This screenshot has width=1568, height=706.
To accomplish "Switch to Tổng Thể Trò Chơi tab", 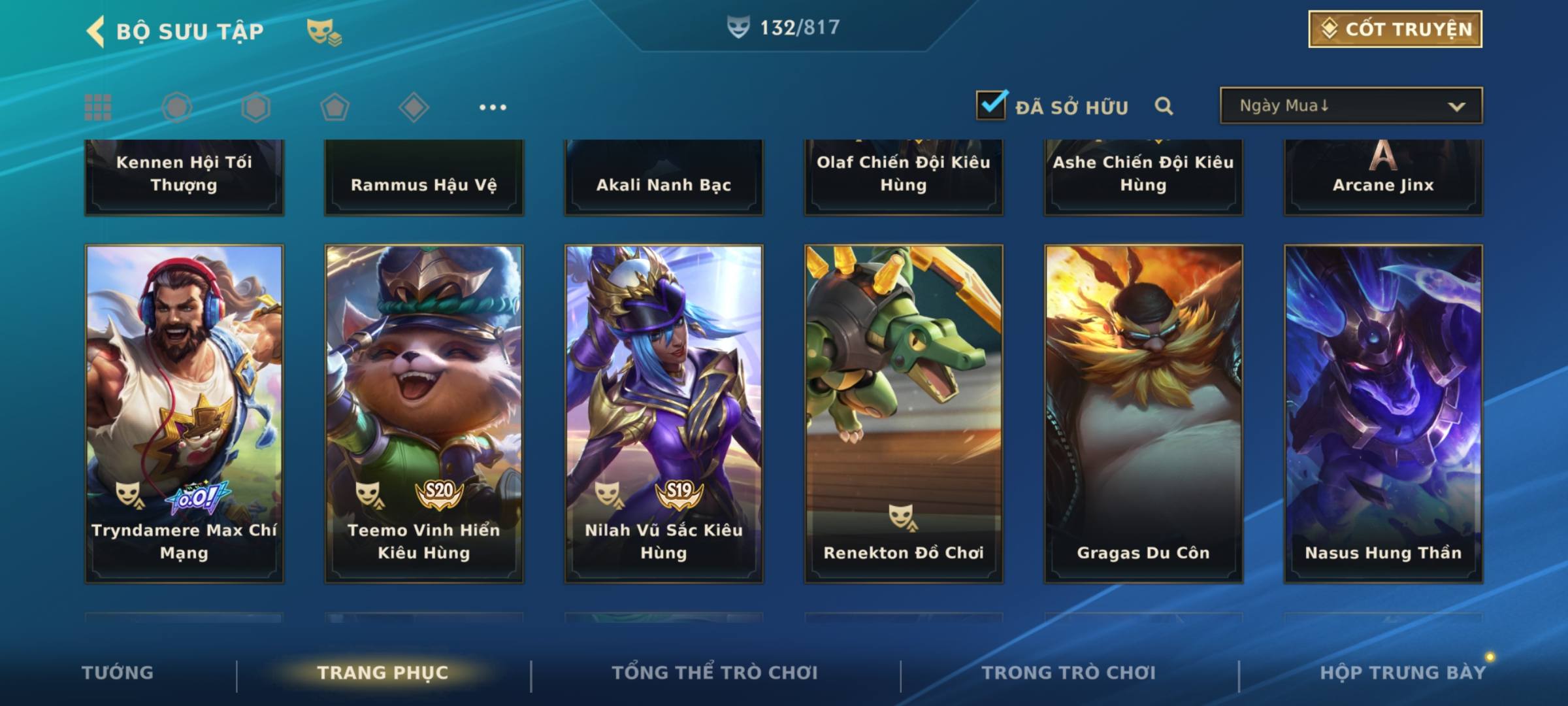I will pos(715,673).
